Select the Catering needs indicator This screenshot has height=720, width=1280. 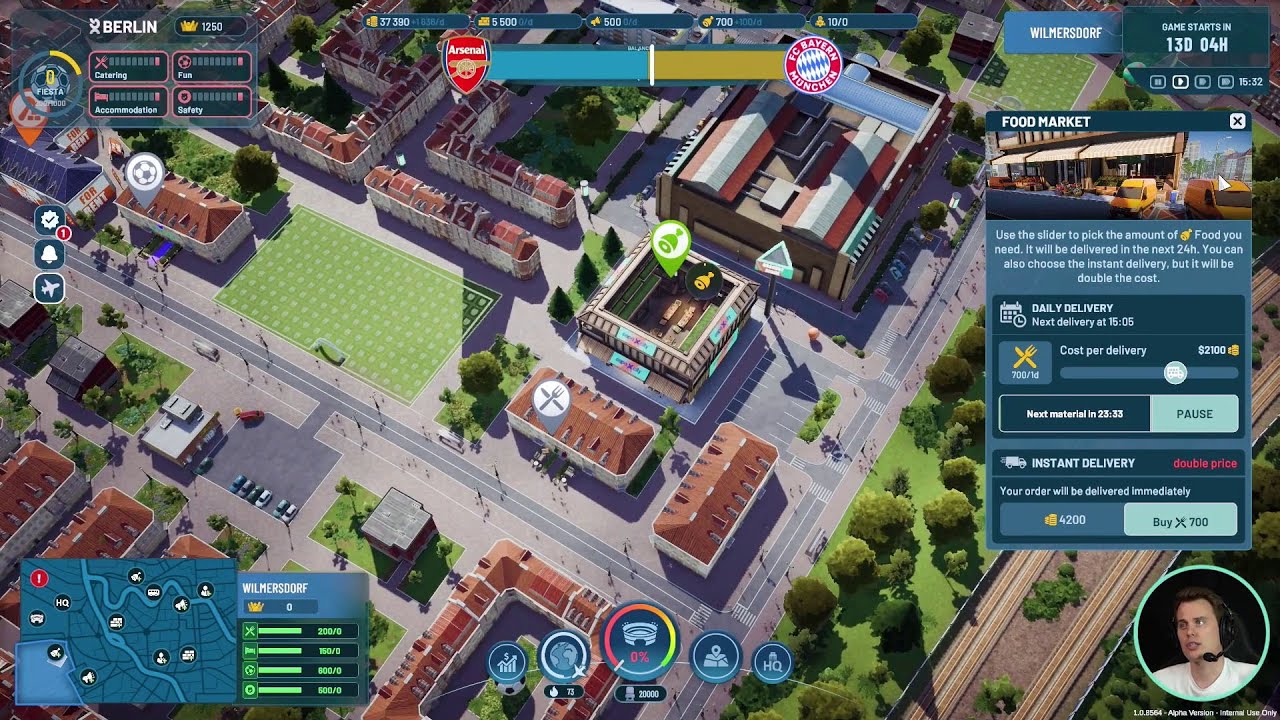click(x=129, y=68)
